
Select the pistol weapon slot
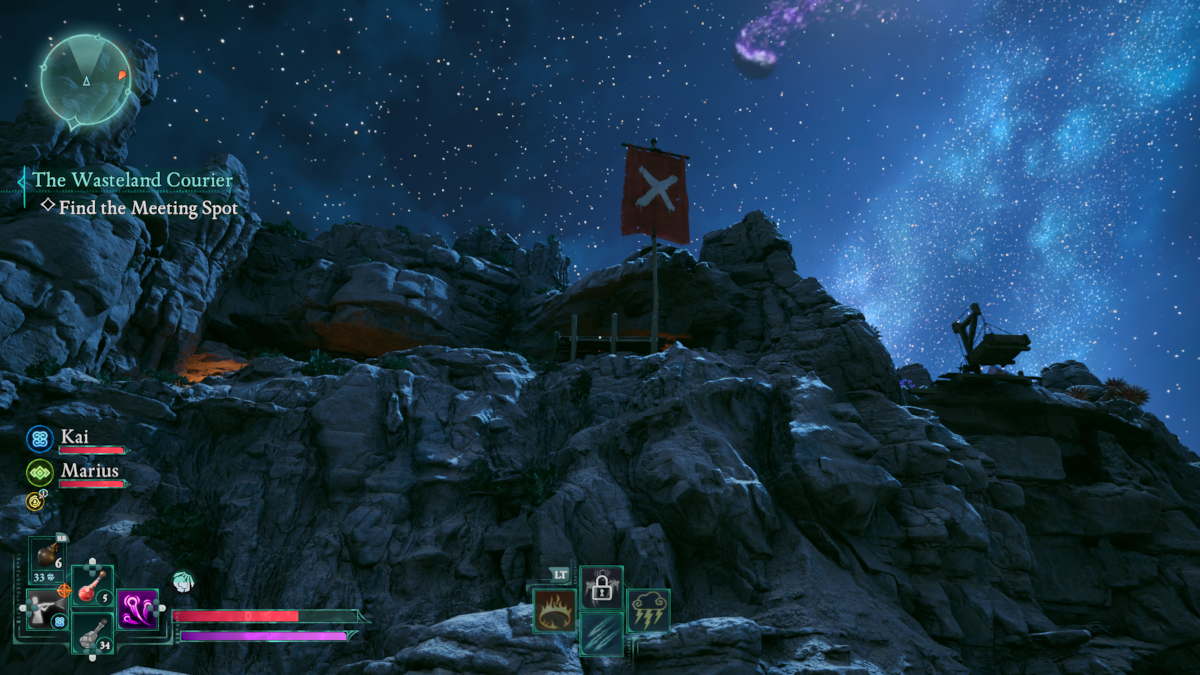(x=46, y=609)
